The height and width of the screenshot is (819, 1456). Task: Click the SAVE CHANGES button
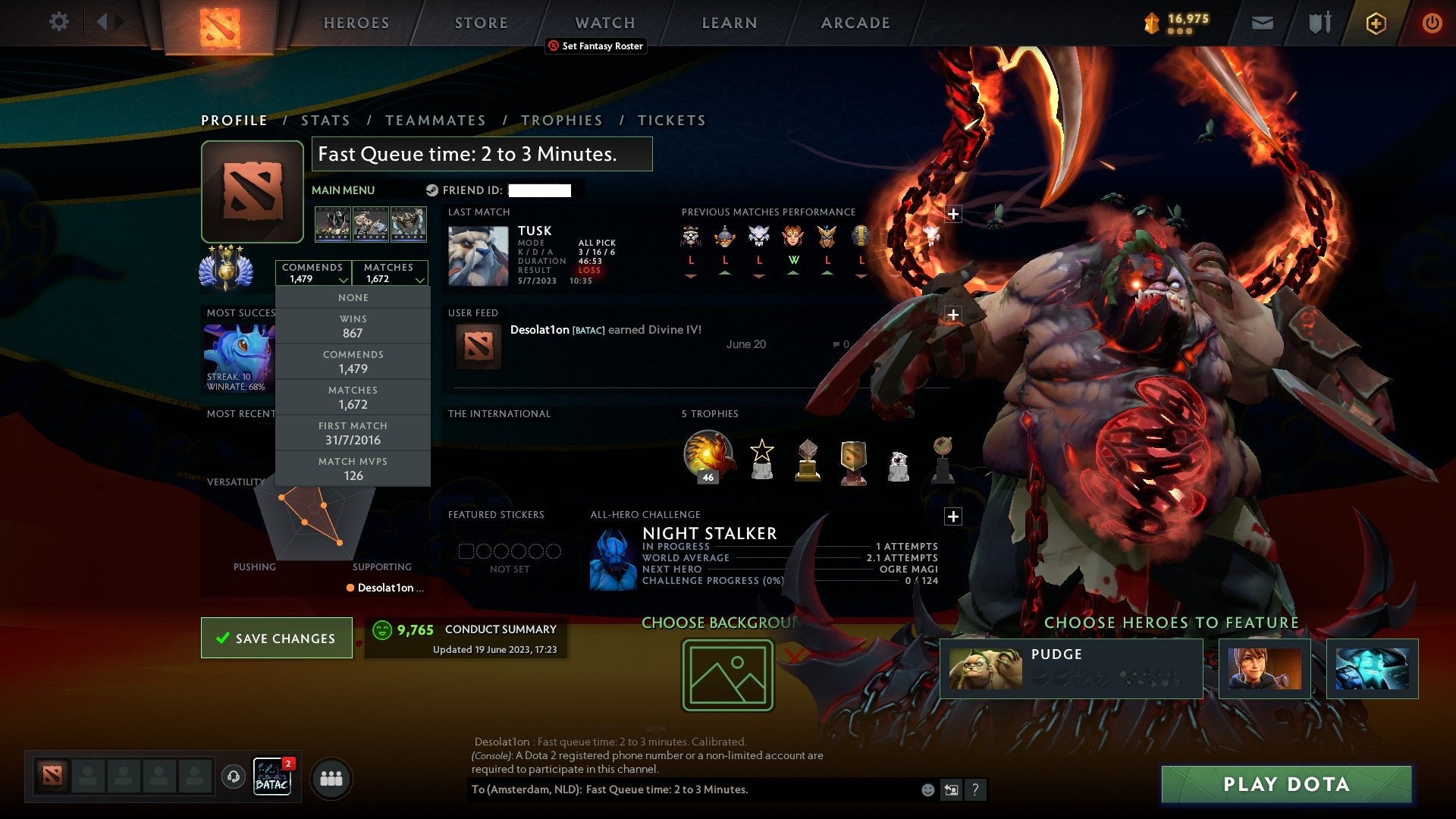(x=276, y=638)
